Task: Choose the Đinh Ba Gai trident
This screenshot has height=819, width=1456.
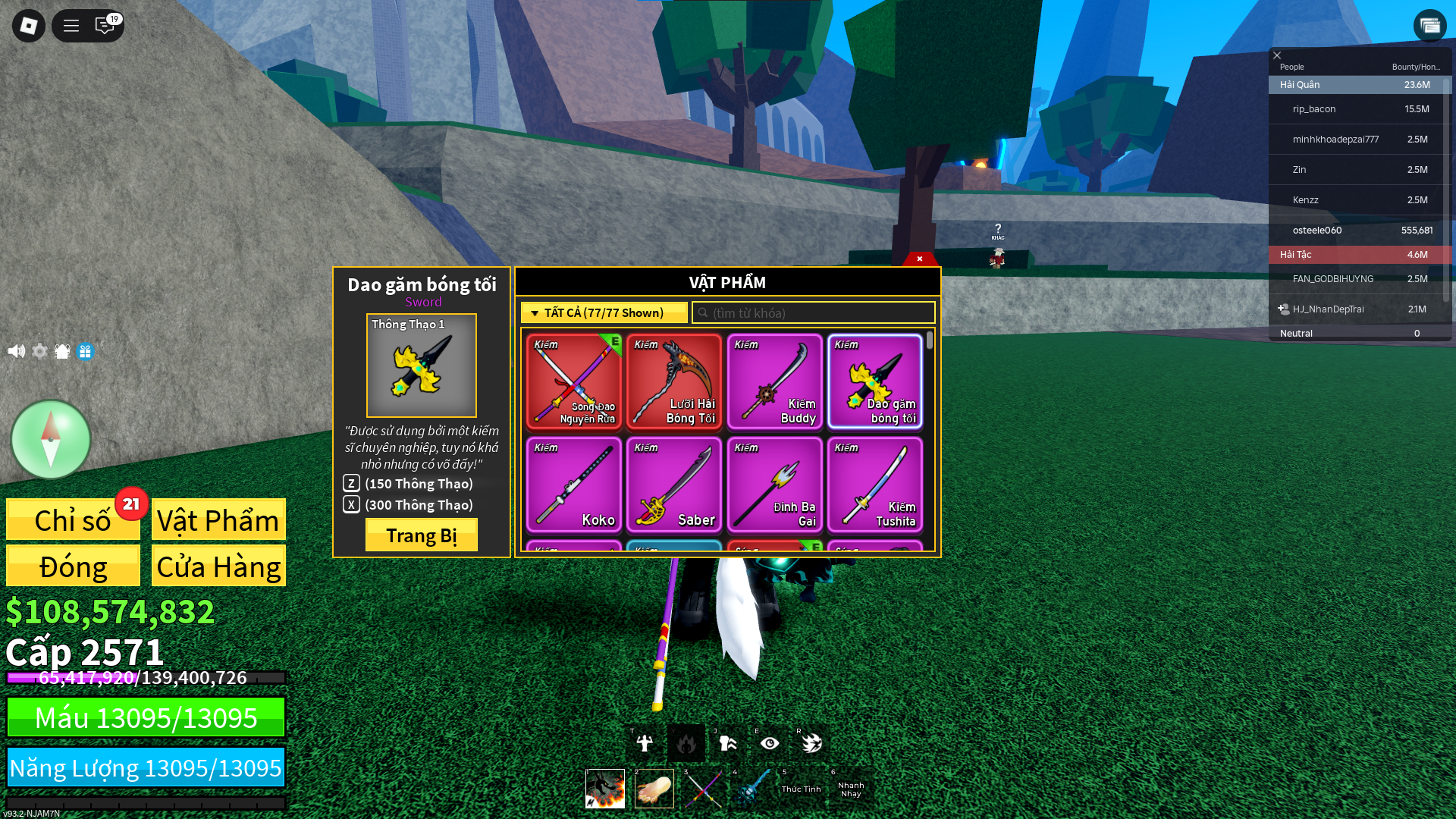Action: click(x=774, y=485)
